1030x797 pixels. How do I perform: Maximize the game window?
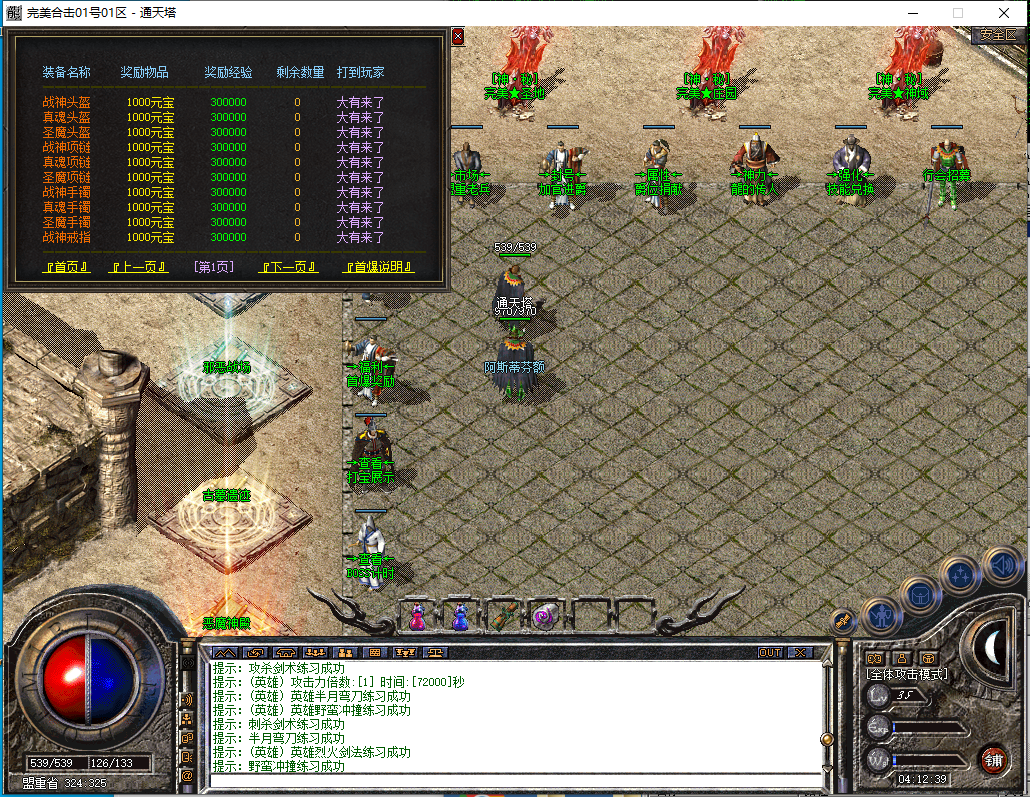point(957,13)
